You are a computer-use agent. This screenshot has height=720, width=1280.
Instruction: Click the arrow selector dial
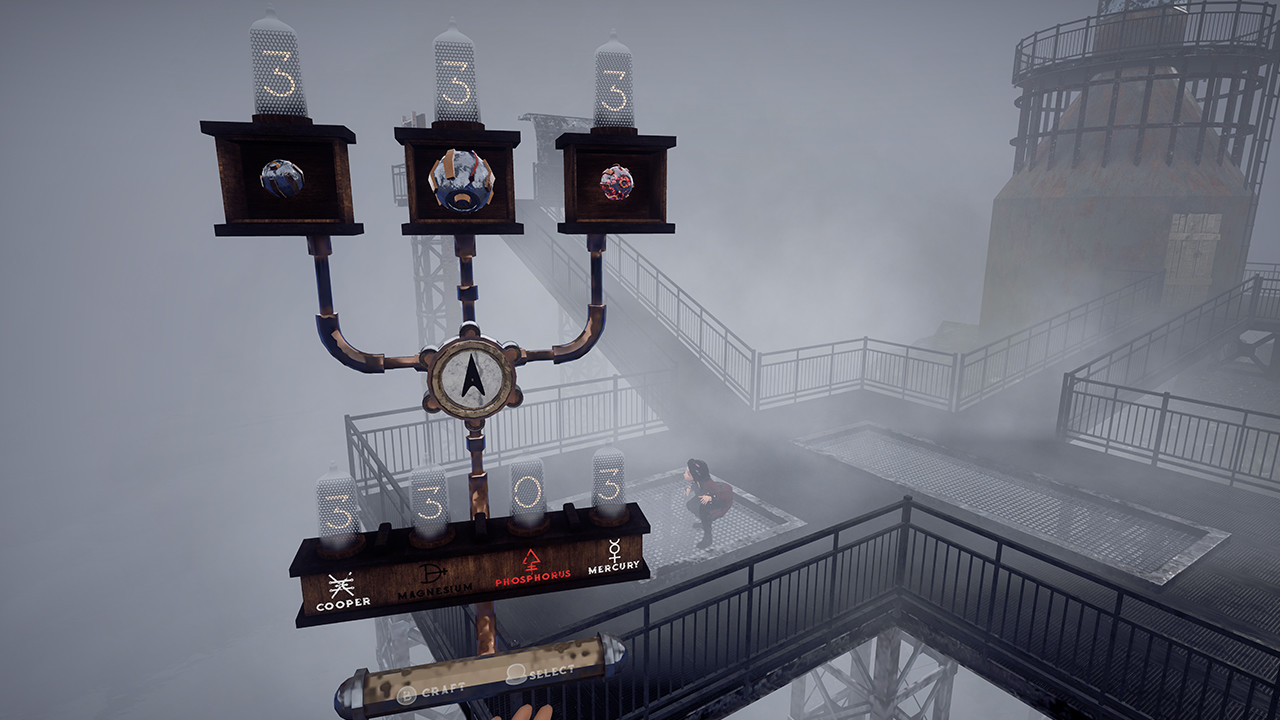coord(473,376)
